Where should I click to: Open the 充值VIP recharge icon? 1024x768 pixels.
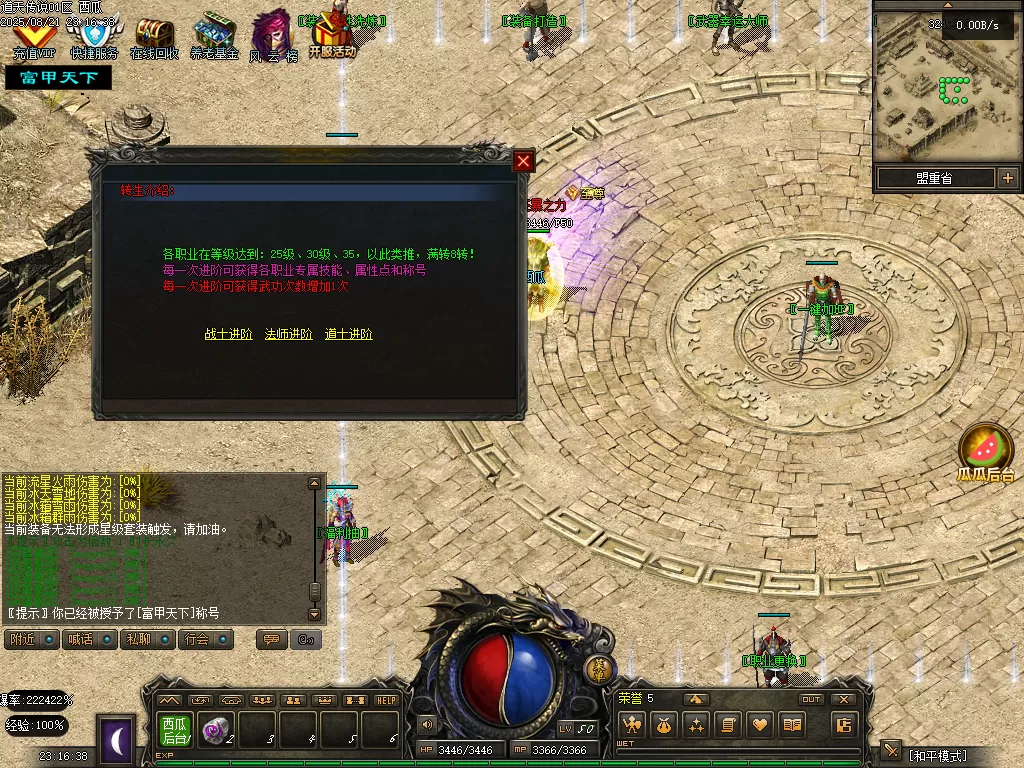(34, 38)
